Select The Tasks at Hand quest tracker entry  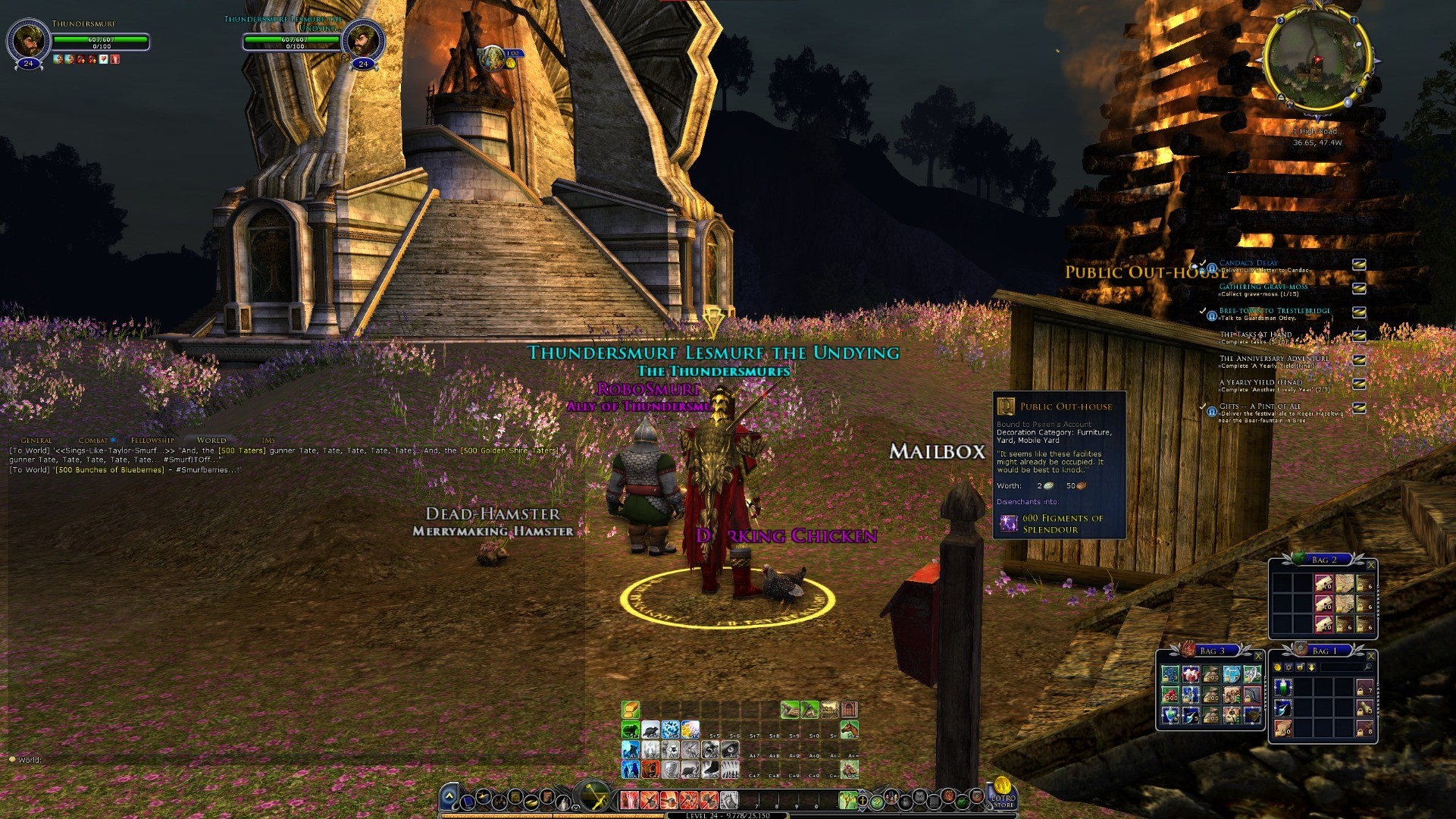[1255, 334]
